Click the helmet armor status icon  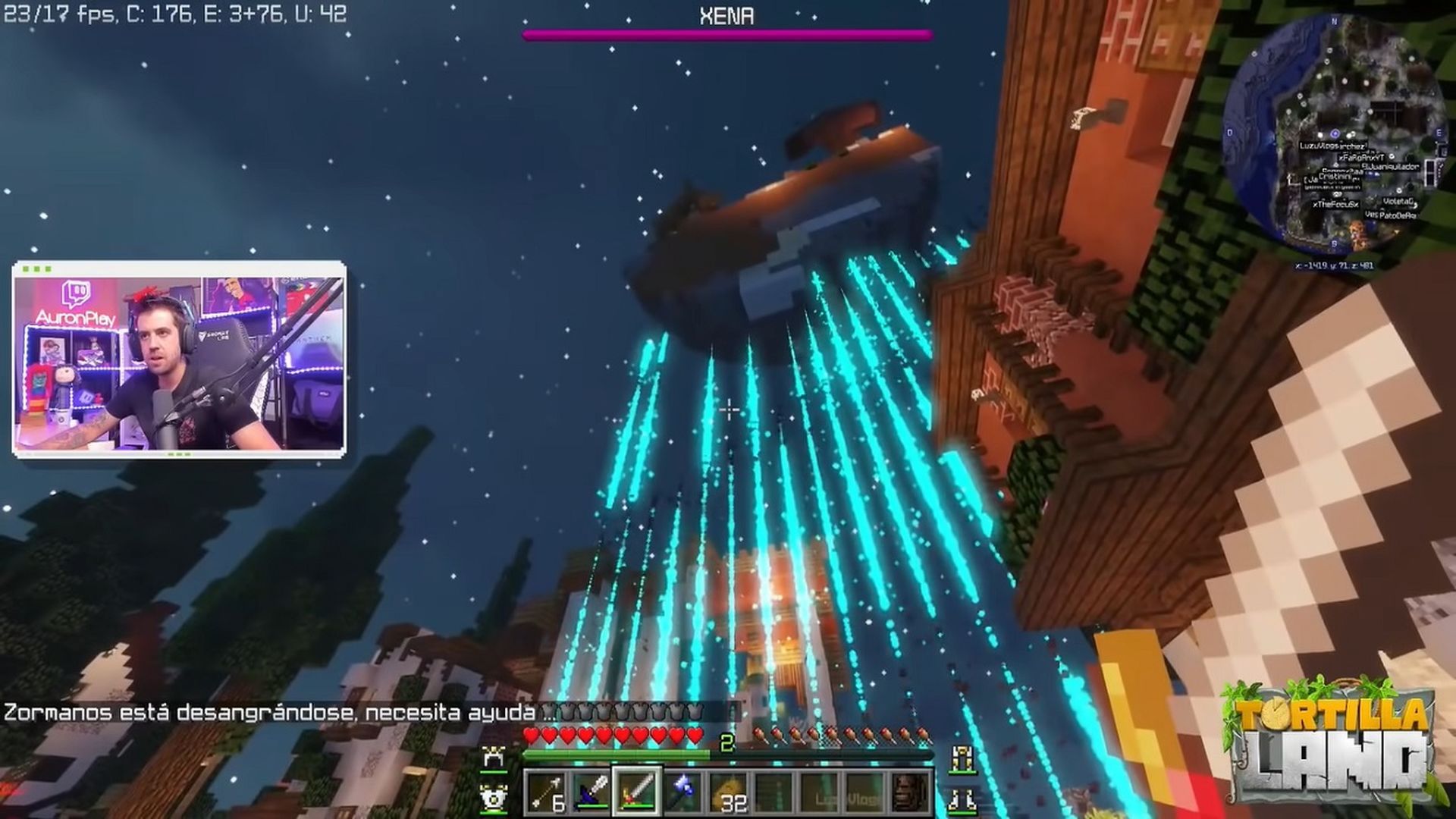click(494, 756)
